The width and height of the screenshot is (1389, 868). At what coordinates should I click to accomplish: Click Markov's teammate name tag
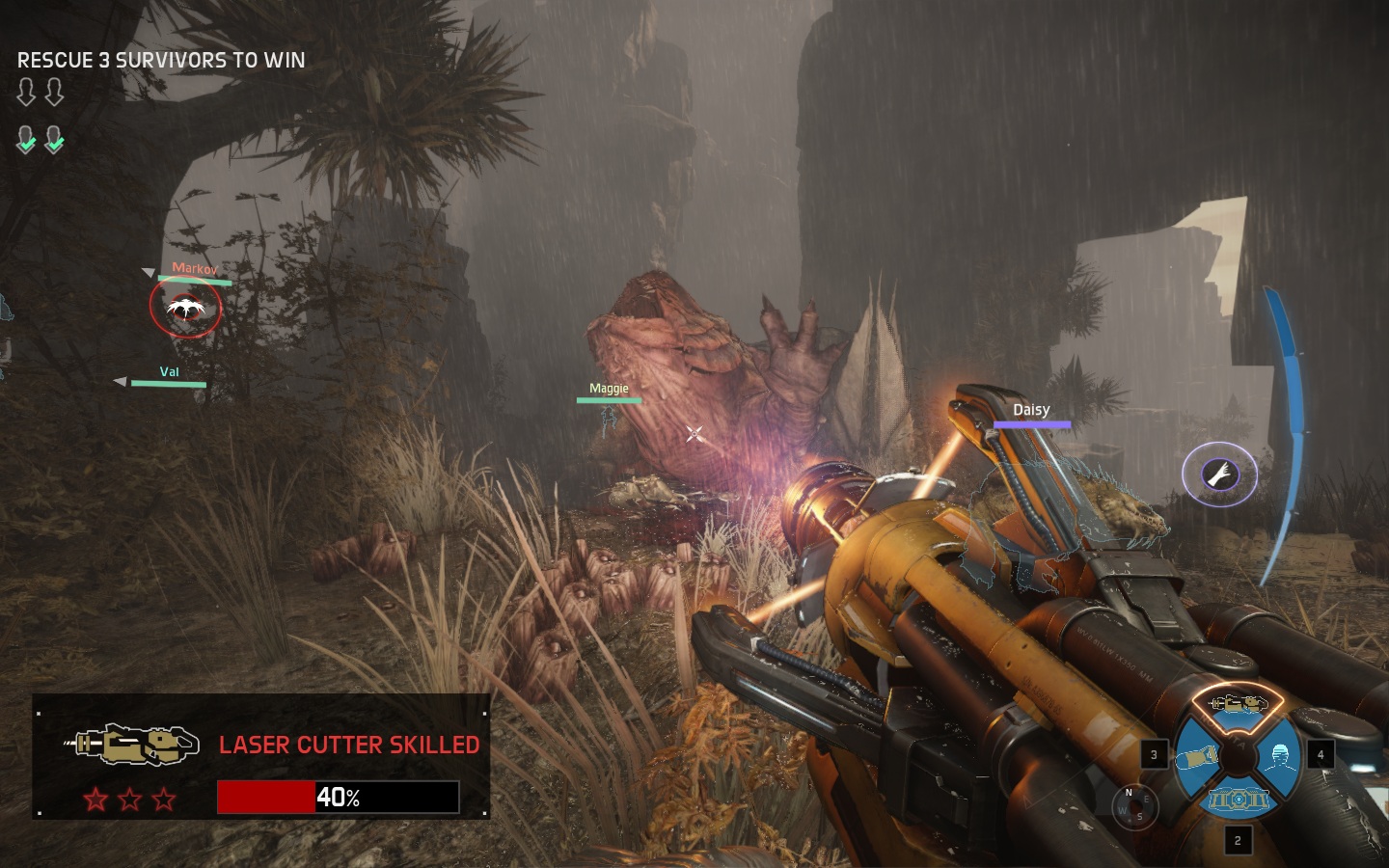[x=195, y=269]
